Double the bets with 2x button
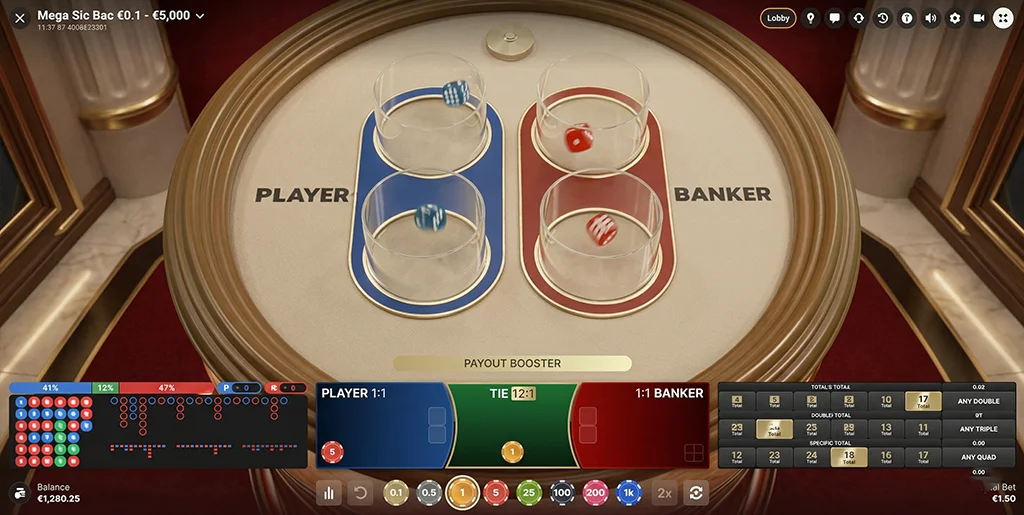The image size is (1024, 515). tap(663, 492)
